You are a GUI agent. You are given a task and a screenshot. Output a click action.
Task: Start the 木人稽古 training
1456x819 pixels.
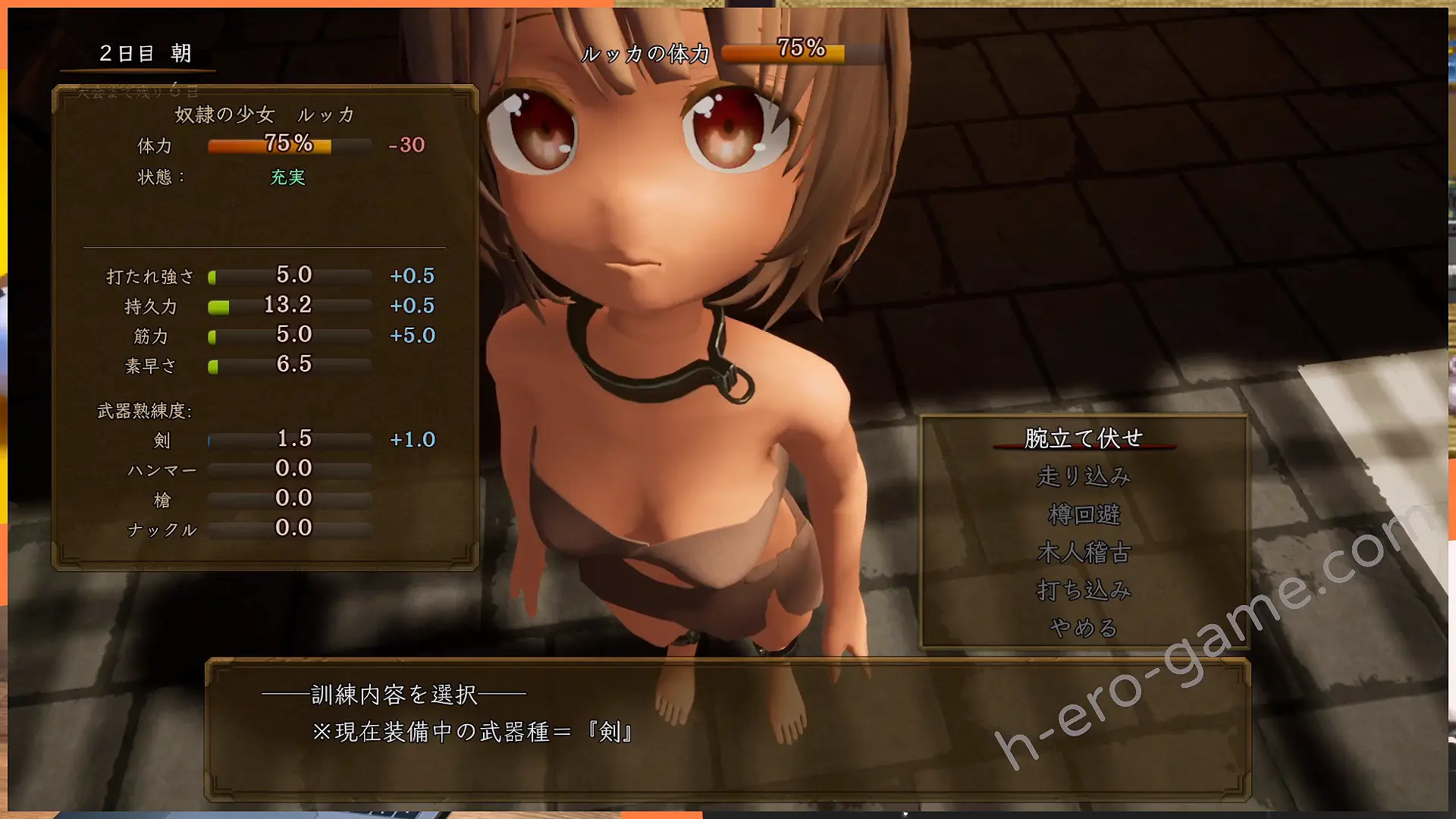coord(1084,552)
